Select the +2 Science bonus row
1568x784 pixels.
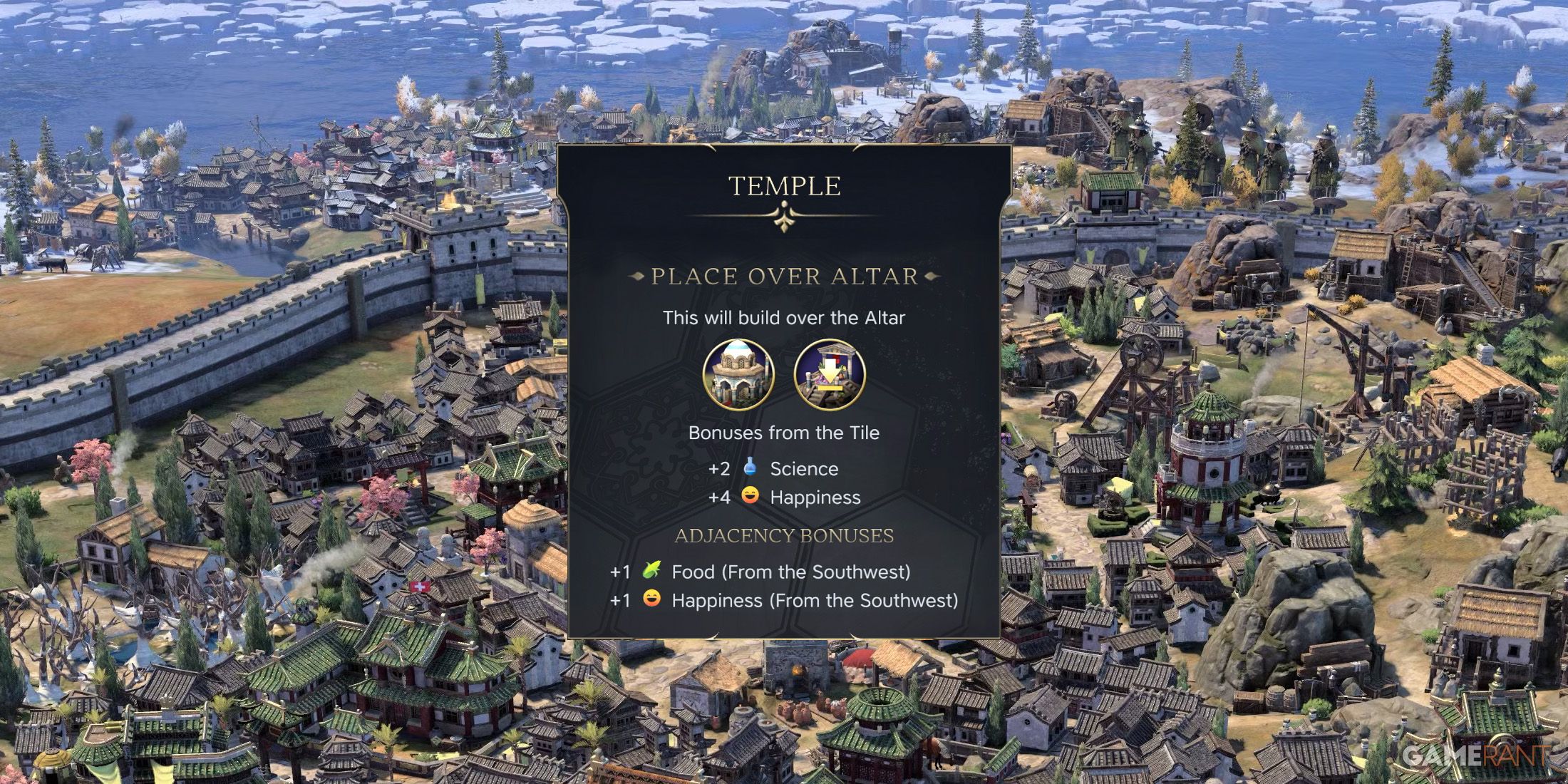coord(772,468)
